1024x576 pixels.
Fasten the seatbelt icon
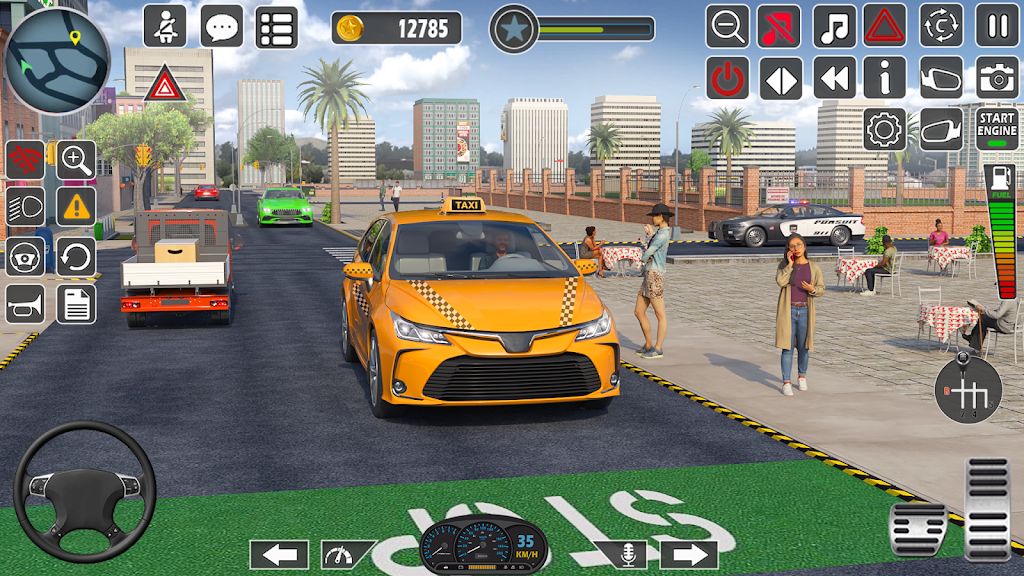(x=165, y=26)
